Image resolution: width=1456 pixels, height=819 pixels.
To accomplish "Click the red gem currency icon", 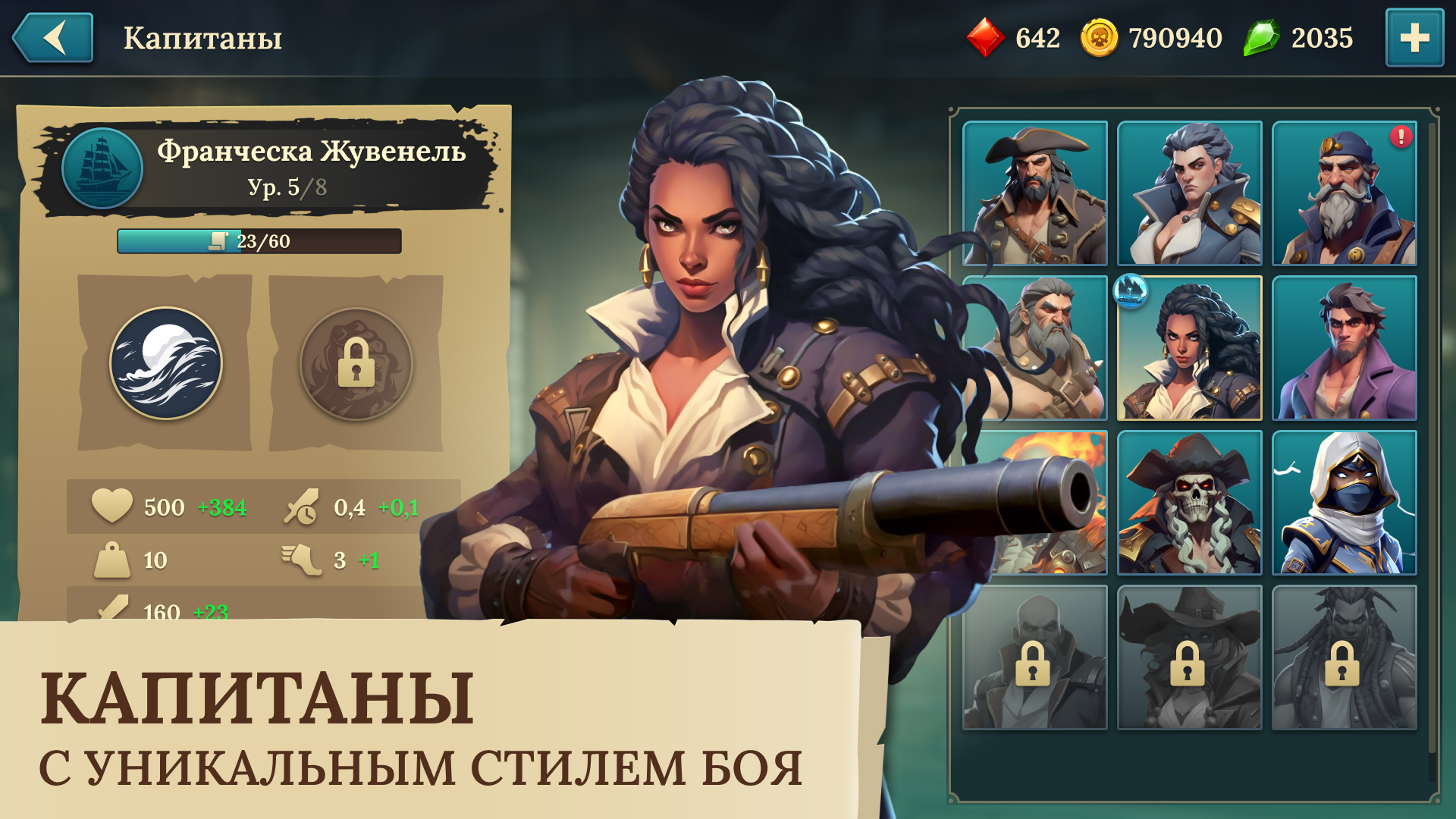I will coord(987,37).
